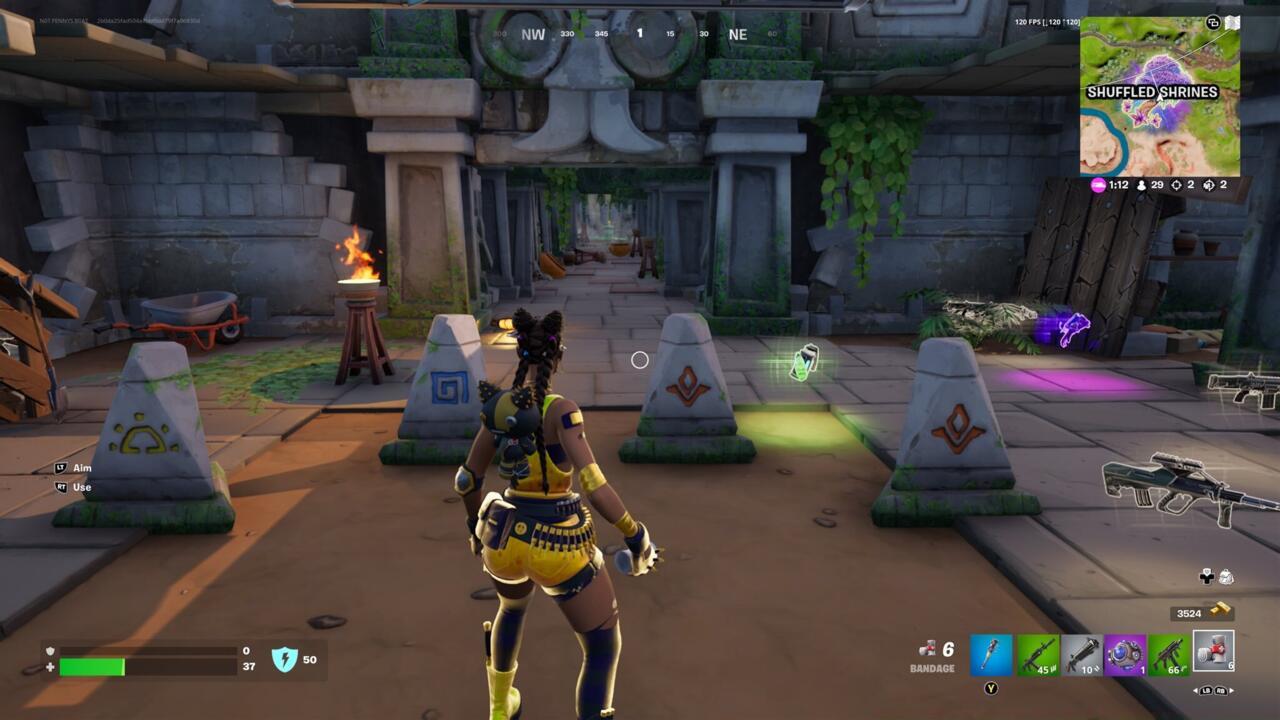Click the green health bar showing 37
The height and width of the screenshot is (720, 1280).
pyautogui.click(x=92, y=665)
